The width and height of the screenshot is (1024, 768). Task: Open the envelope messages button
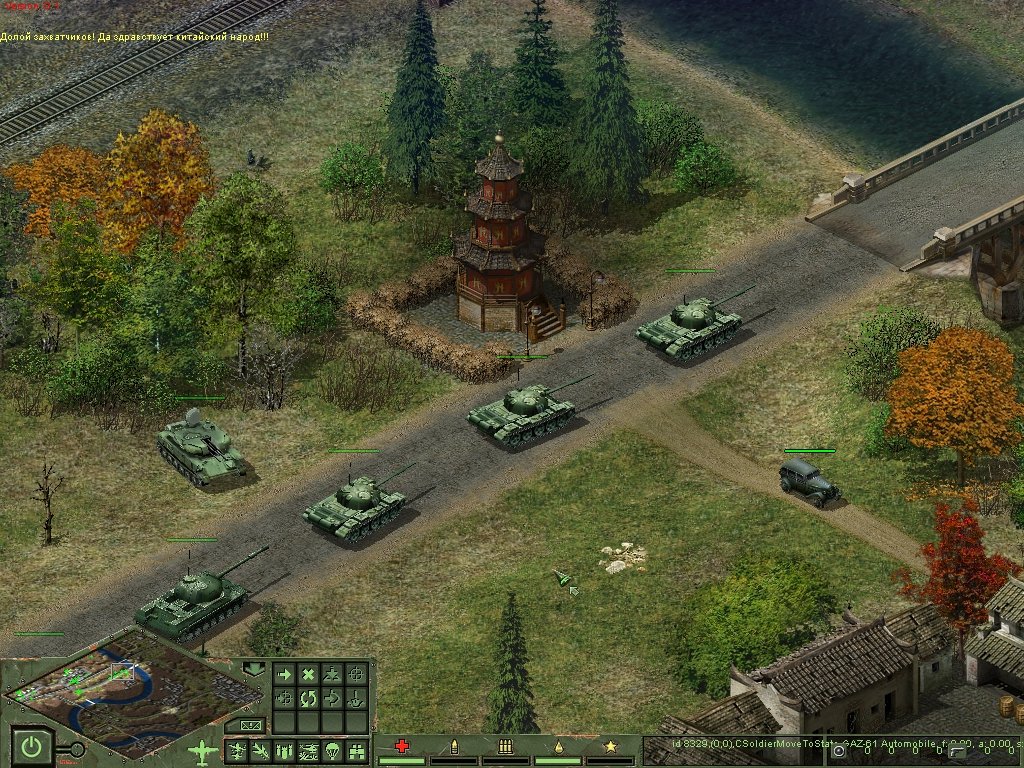tap(249, 724)
